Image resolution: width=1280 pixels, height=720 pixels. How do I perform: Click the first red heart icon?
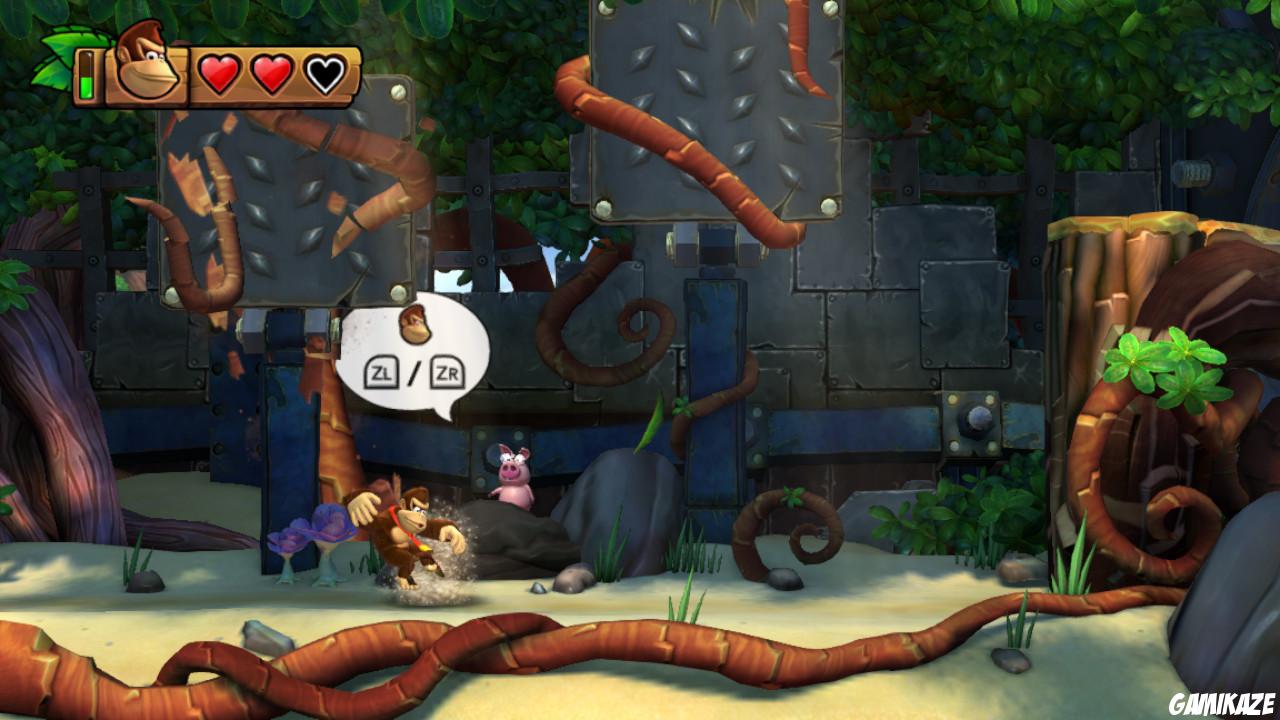click(221, 71)
